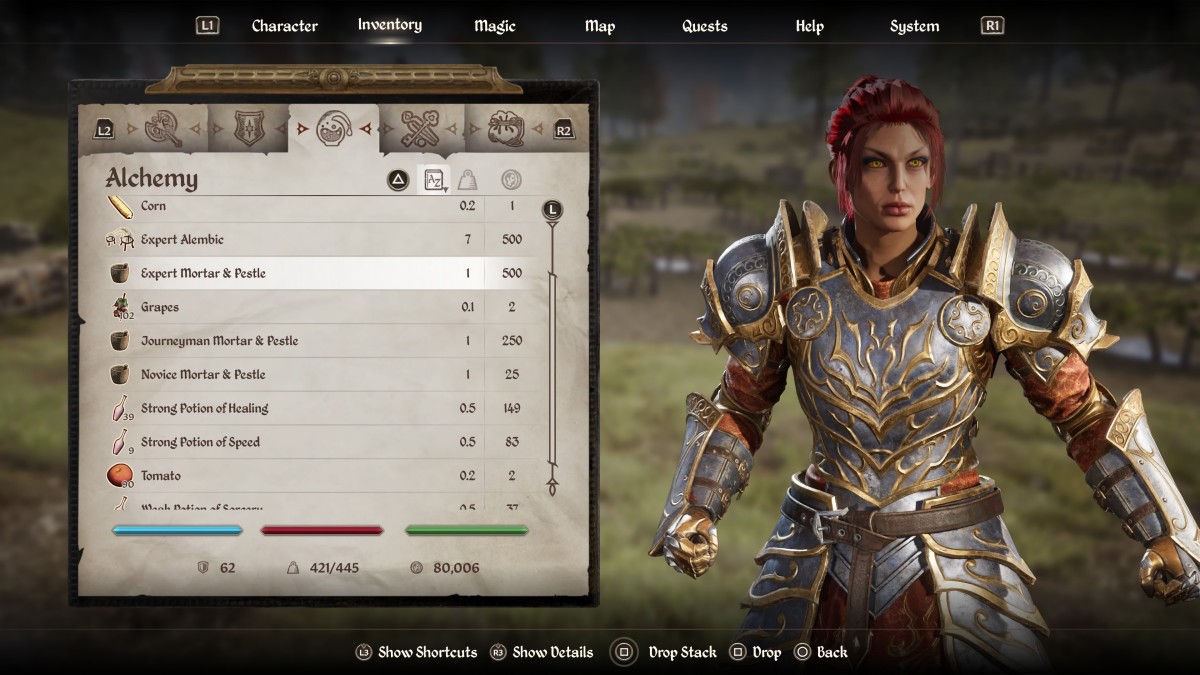Open the Character menu

(x=284, y=26)
